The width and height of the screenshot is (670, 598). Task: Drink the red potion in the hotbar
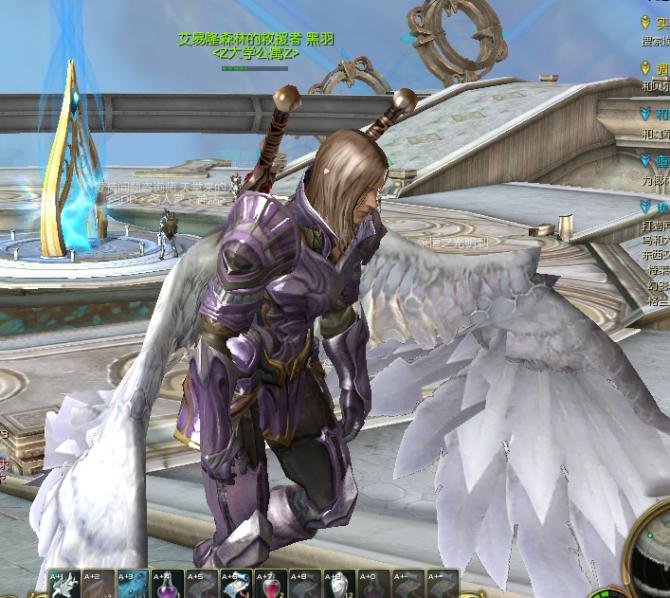(x=269, y=585)
